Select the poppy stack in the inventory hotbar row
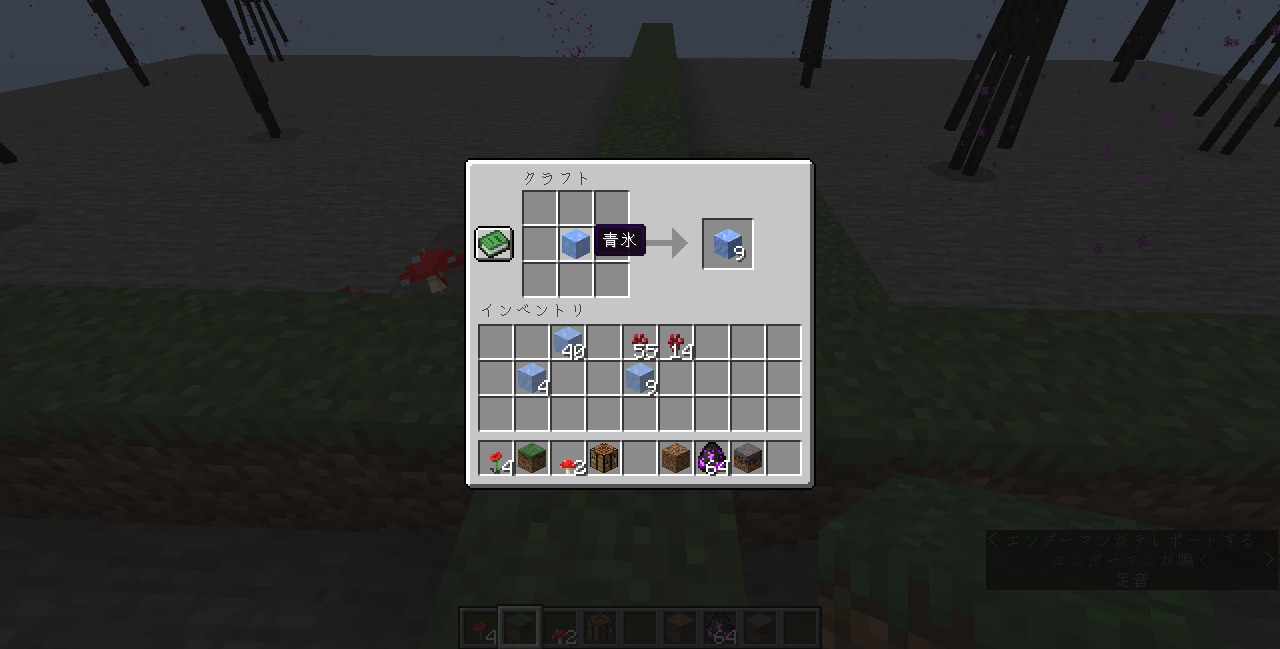Viewport: 1280px width, 649px height. [496, 458]
